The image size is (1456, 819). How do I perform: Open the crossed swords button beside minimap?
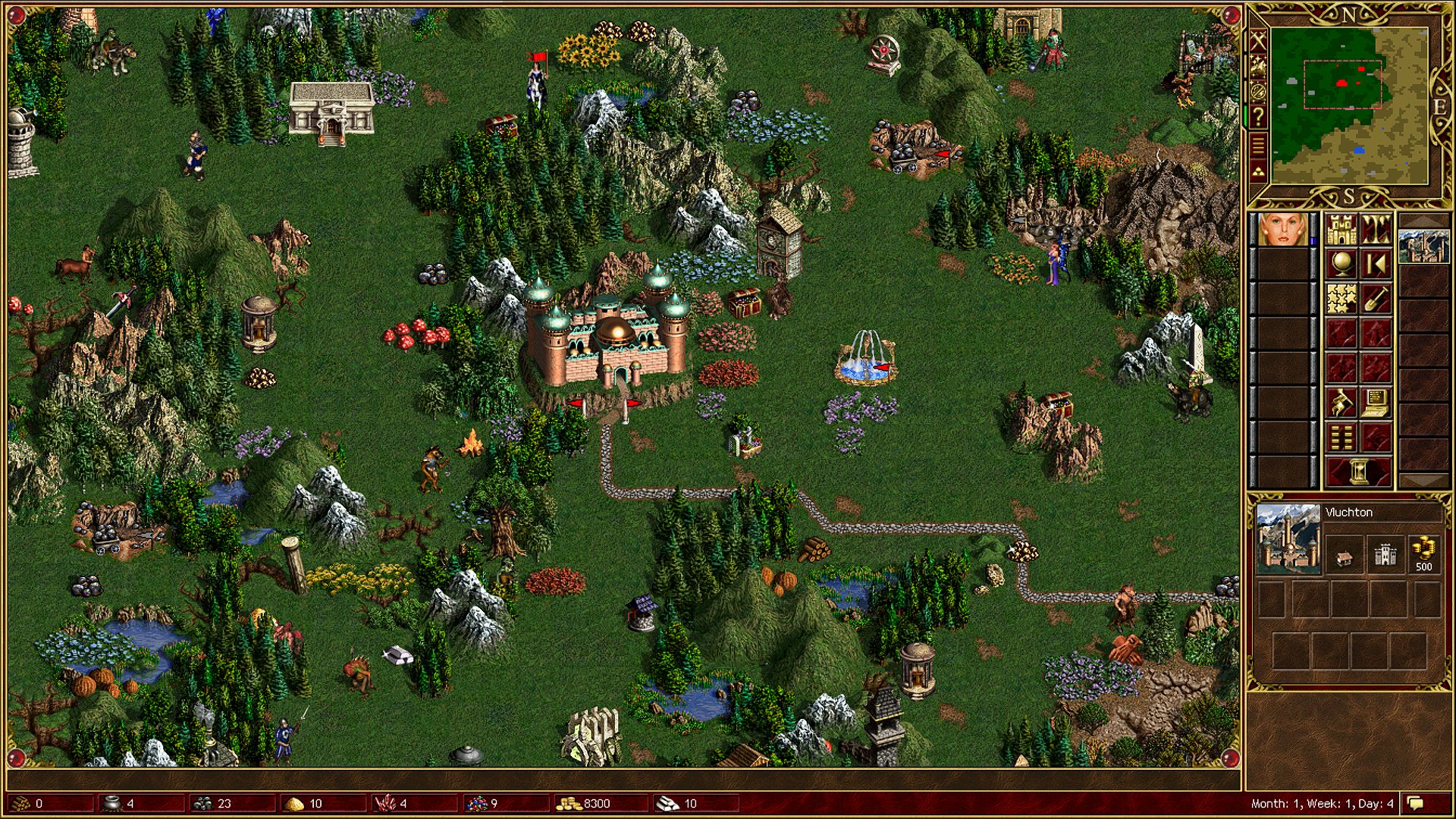[x=1258, y=41]
